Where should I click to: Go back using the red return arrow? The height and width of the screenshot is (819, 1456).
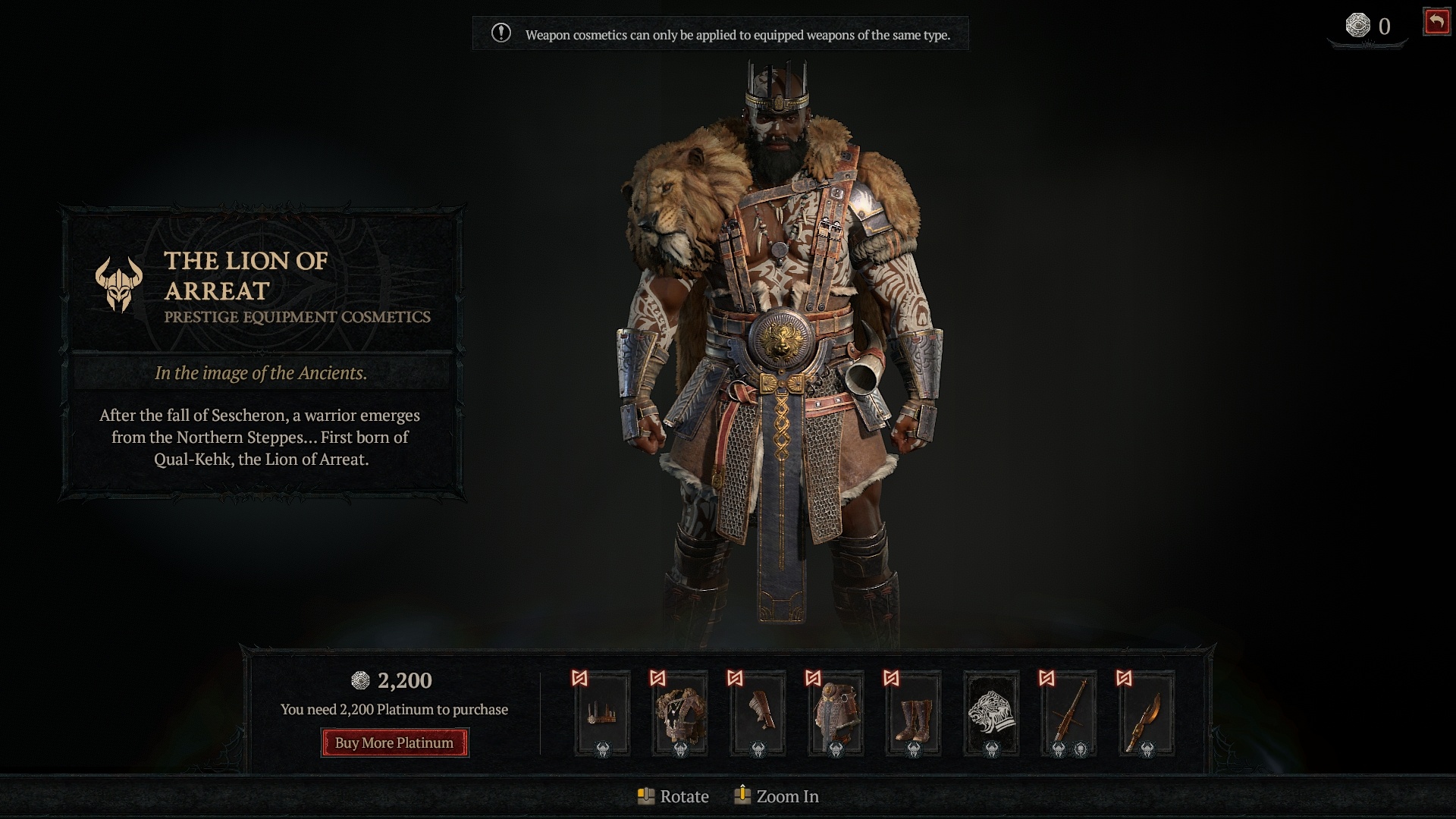click(1436, 22)
